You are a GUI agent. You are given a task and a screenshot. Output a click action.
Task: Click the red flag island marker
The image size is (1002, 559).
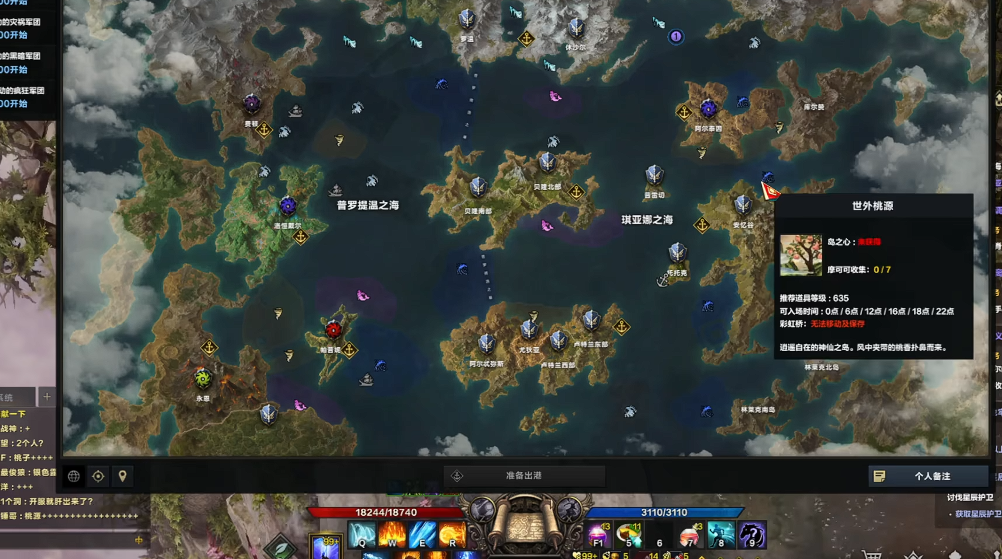pyautogui.click(x=770, y=188)
